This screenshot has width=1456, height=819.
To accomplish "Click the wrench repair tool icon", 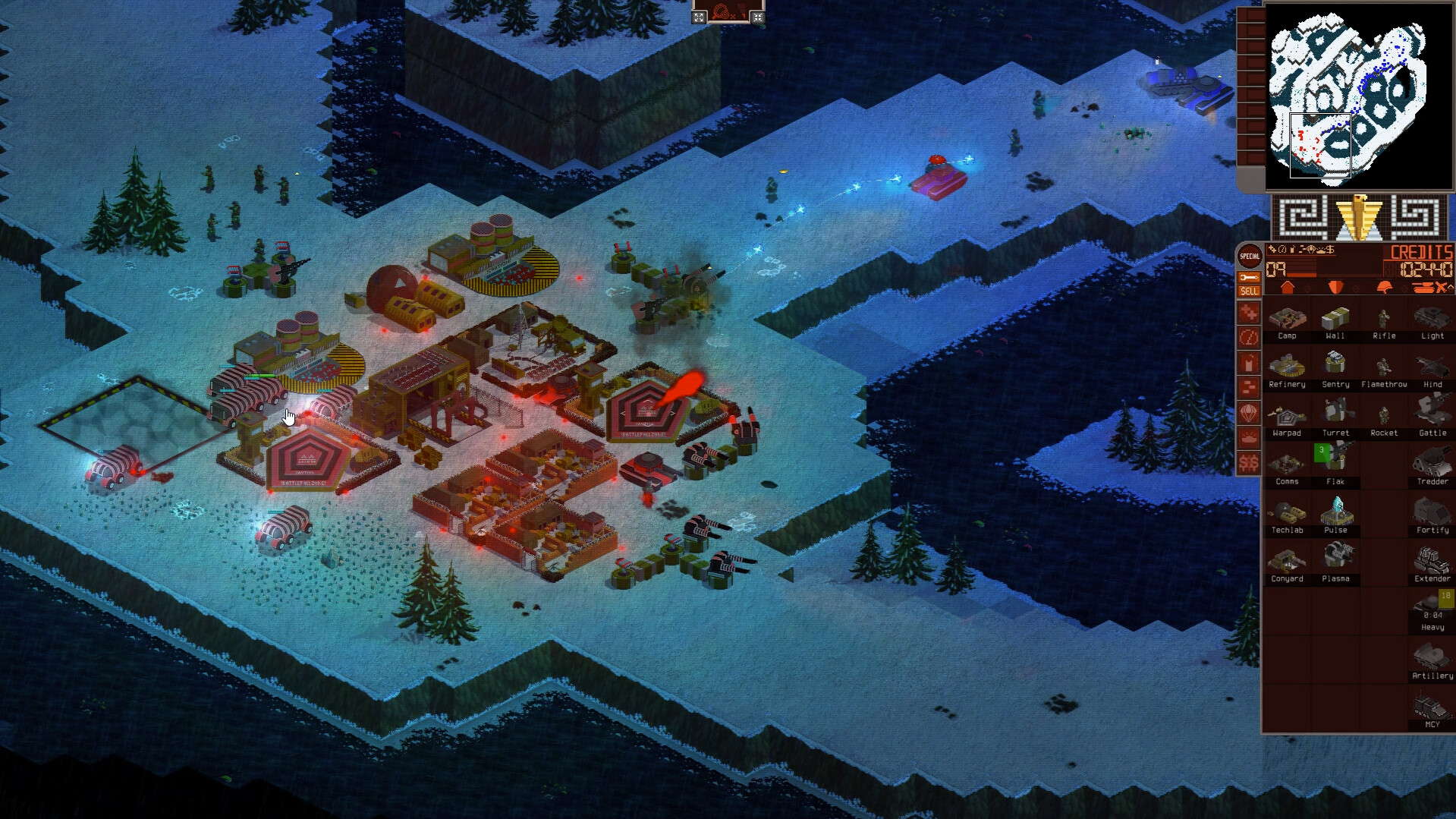I will tap(1249, 277).
